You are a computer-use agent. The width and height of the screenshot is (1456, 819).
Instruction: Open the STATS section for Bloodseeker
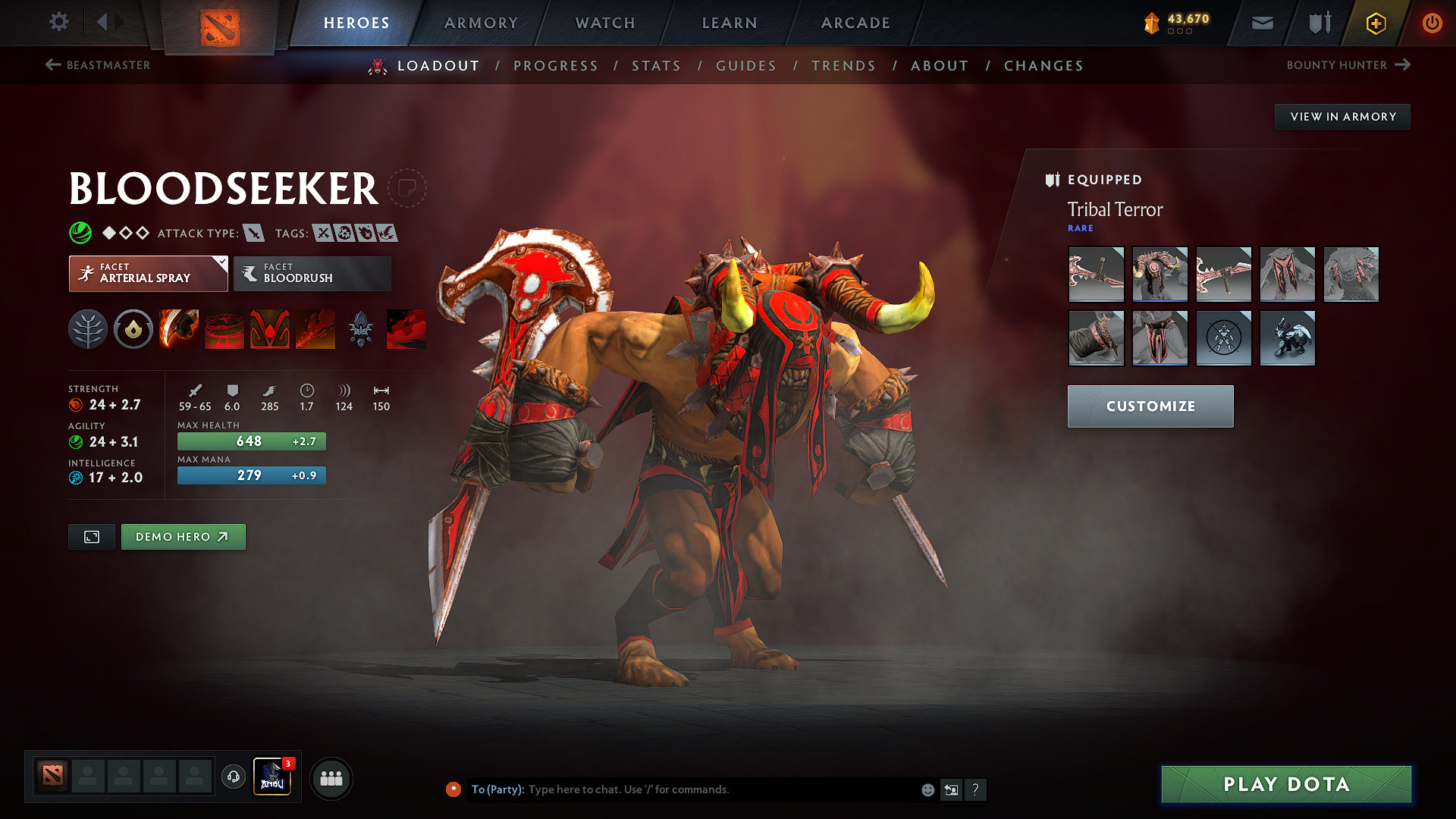coord(656,66)
